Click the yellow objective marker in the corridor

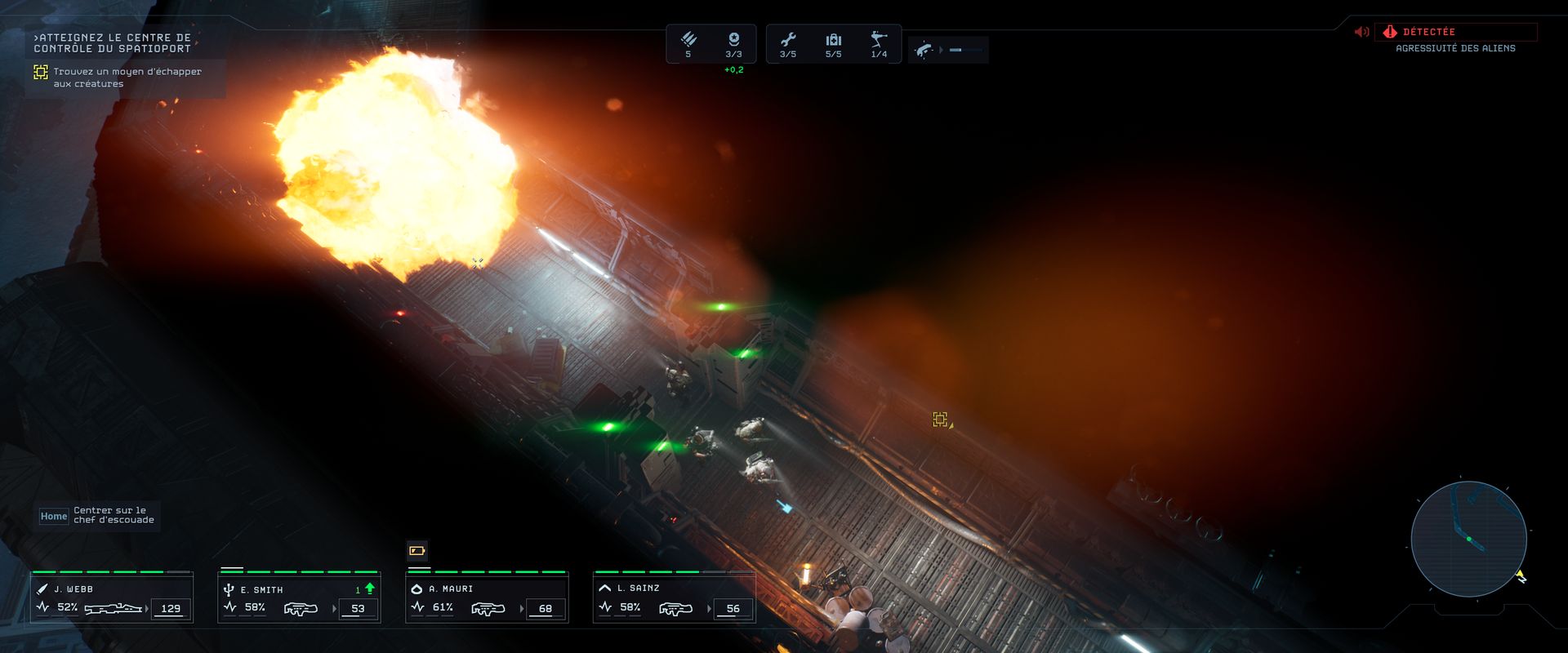pos(941,419)
